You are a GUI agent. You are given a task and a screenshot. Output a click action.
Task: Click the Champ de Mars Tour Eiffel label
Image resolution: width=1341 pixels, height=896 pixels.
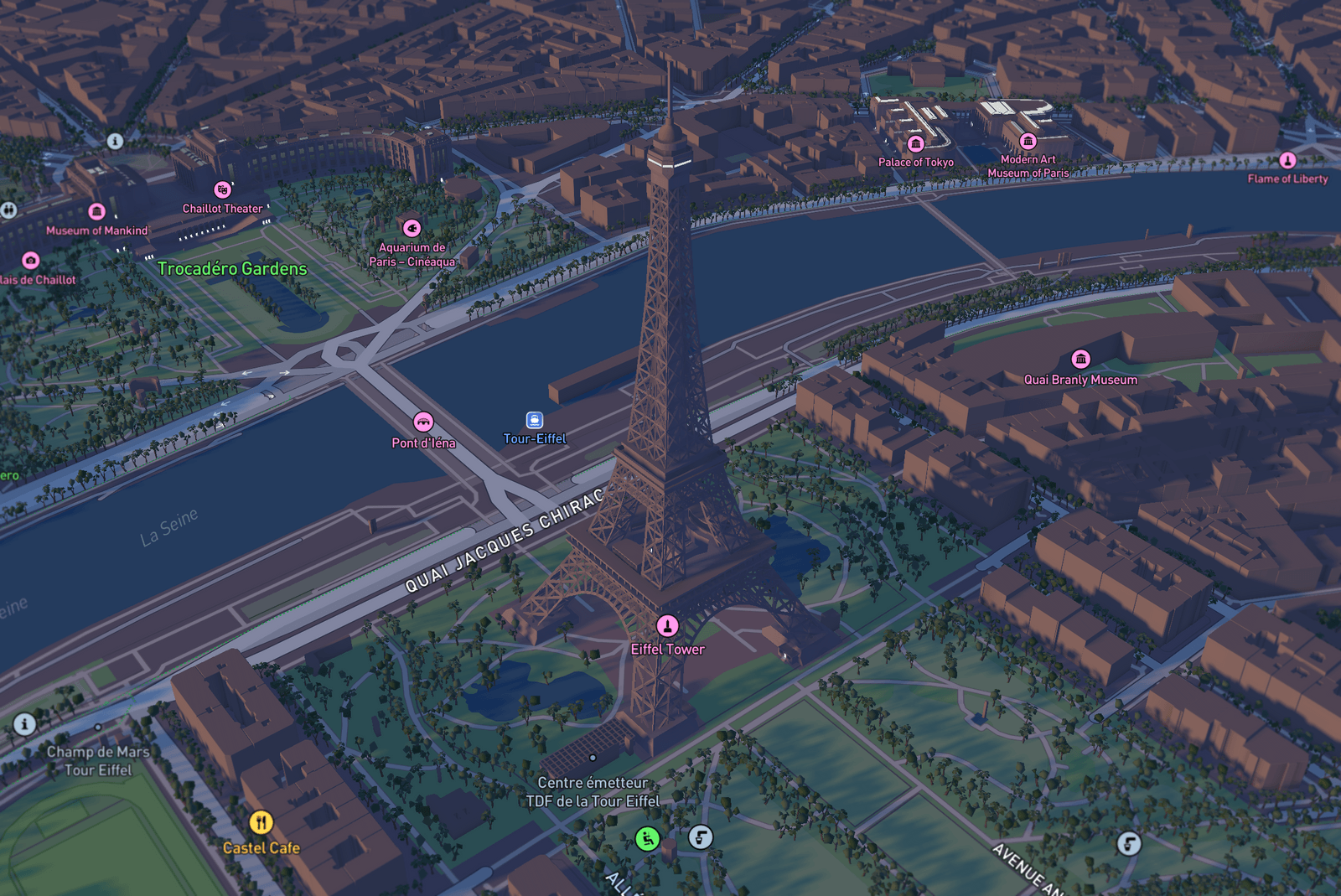click(x=98, y=759)
